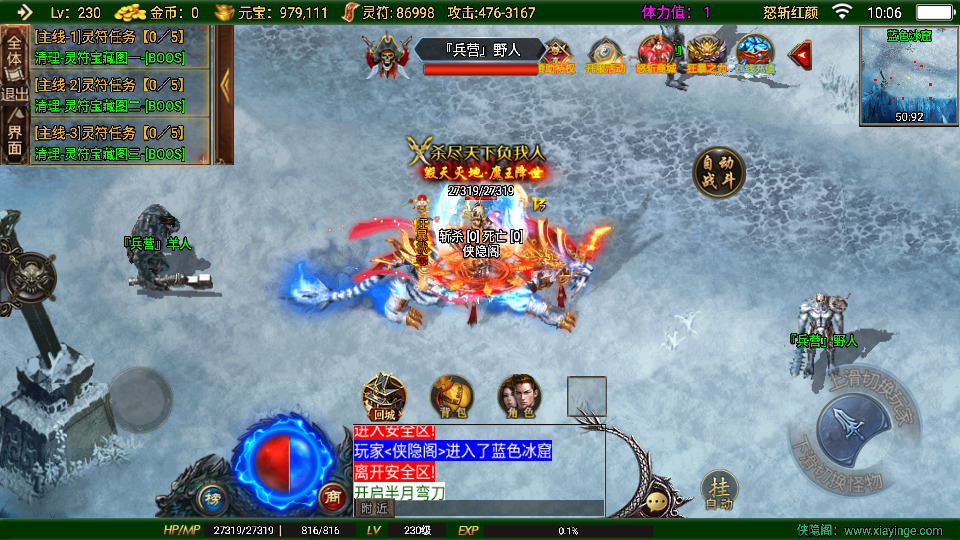This screenshot has width=960, height=540.
Task: Switch to the 附近 nearby chat tab
Action: click(375, 508)
